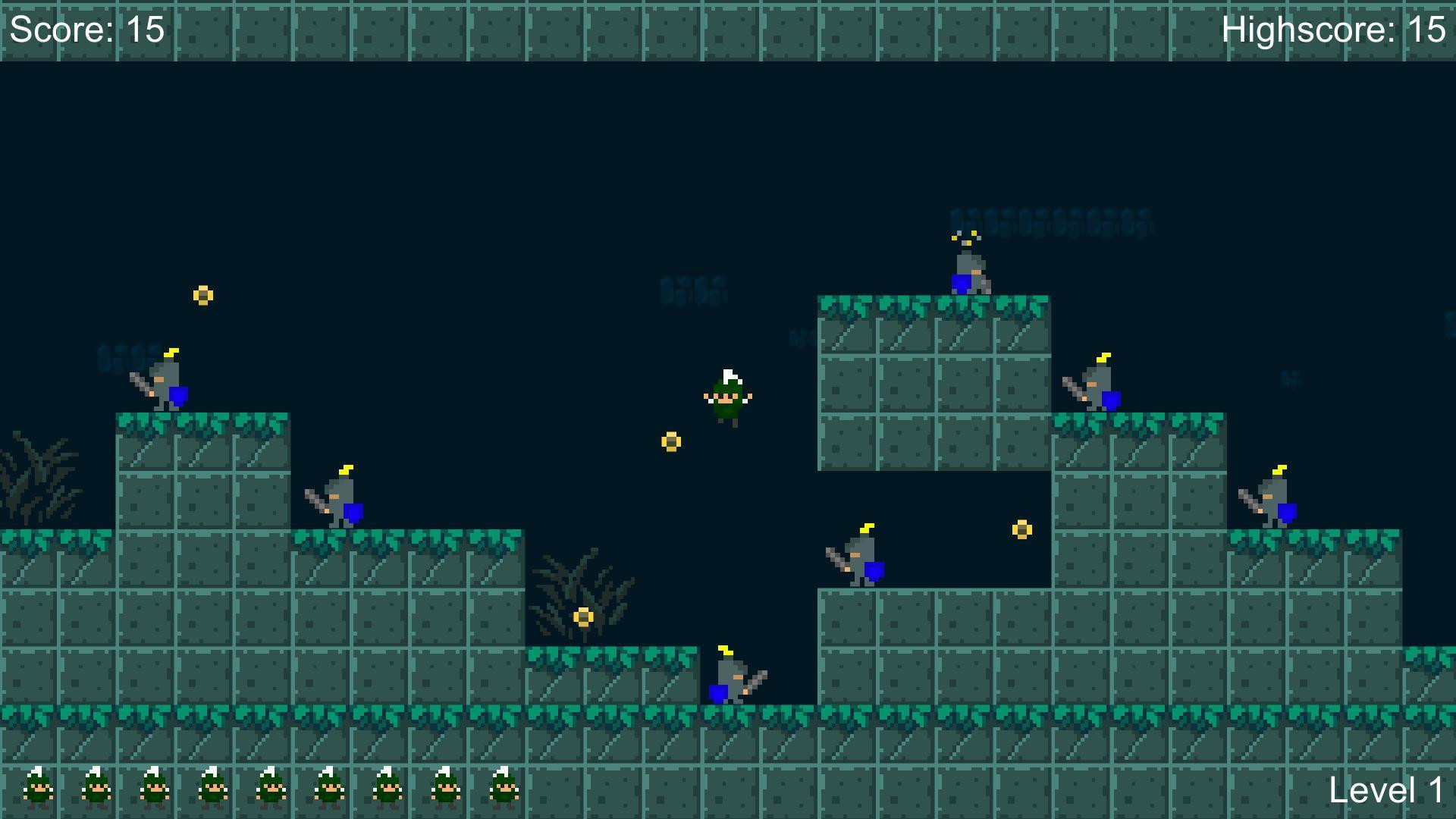Click the middle life icon in the lives row
The width and height of the screenshot is (1456, 819).
point(268,789)
